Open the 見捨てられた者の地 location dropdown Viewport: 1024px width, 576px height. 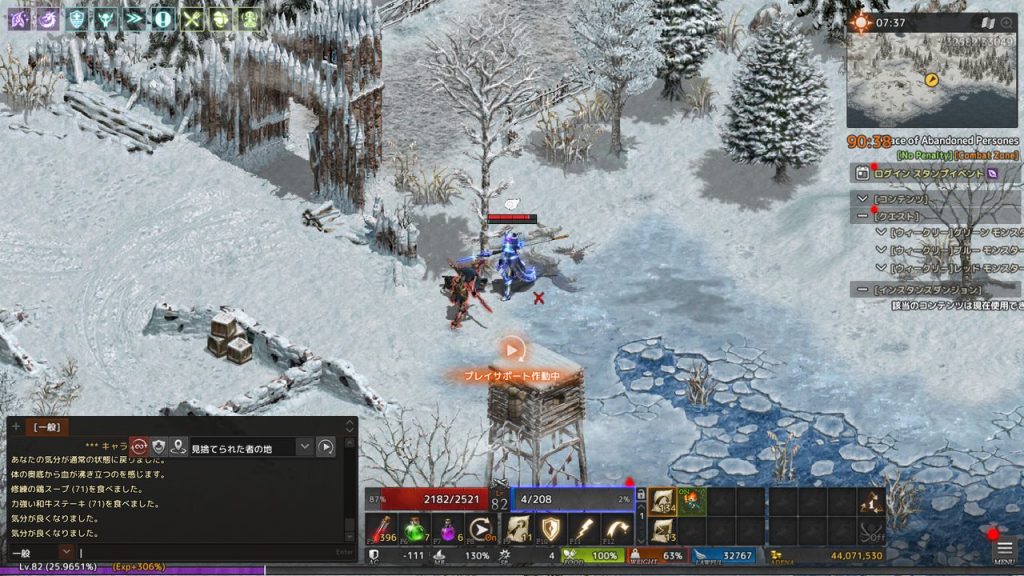tap(305, 446)
